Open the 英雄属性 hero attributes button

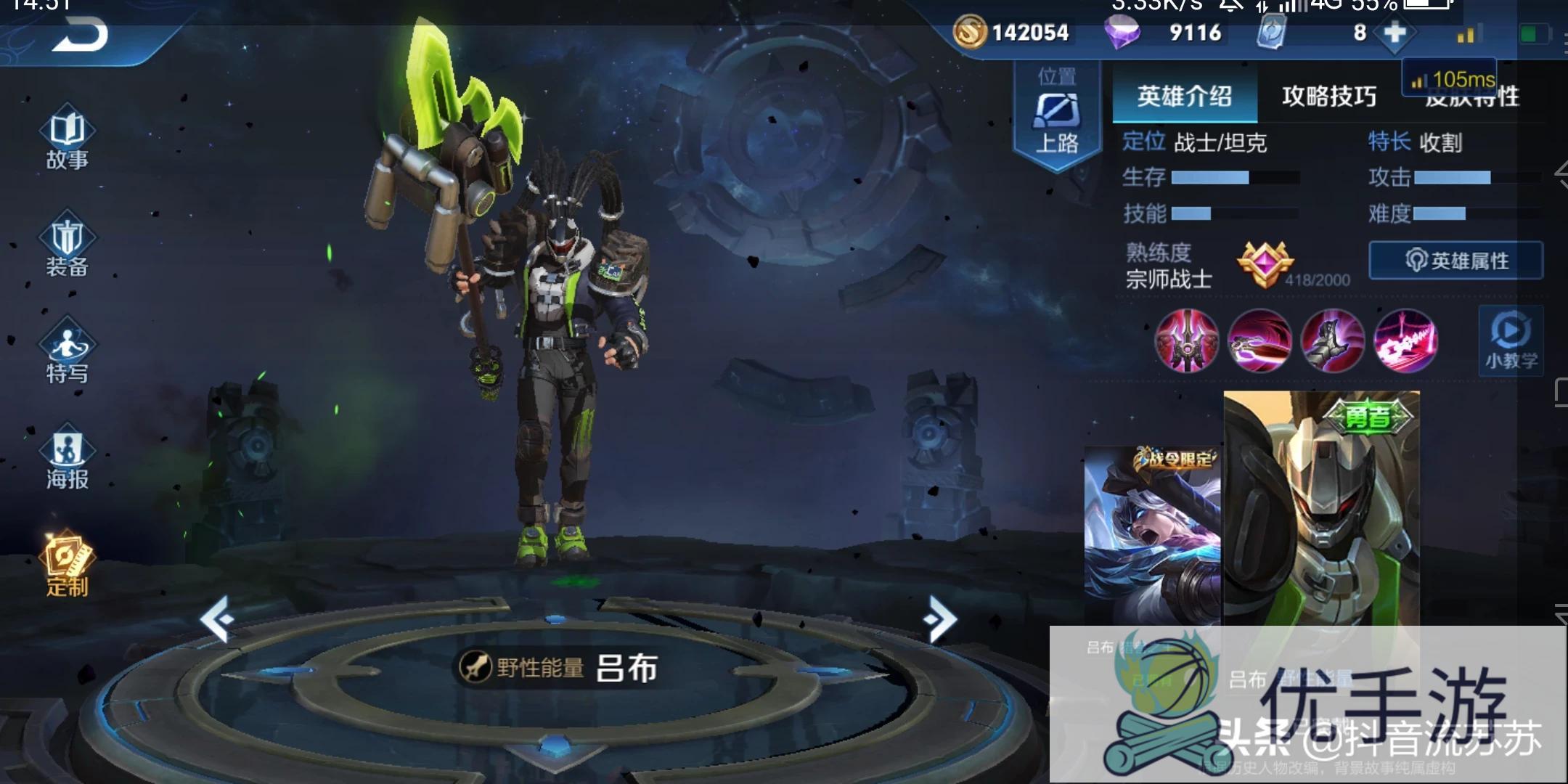pos(1456,261)
